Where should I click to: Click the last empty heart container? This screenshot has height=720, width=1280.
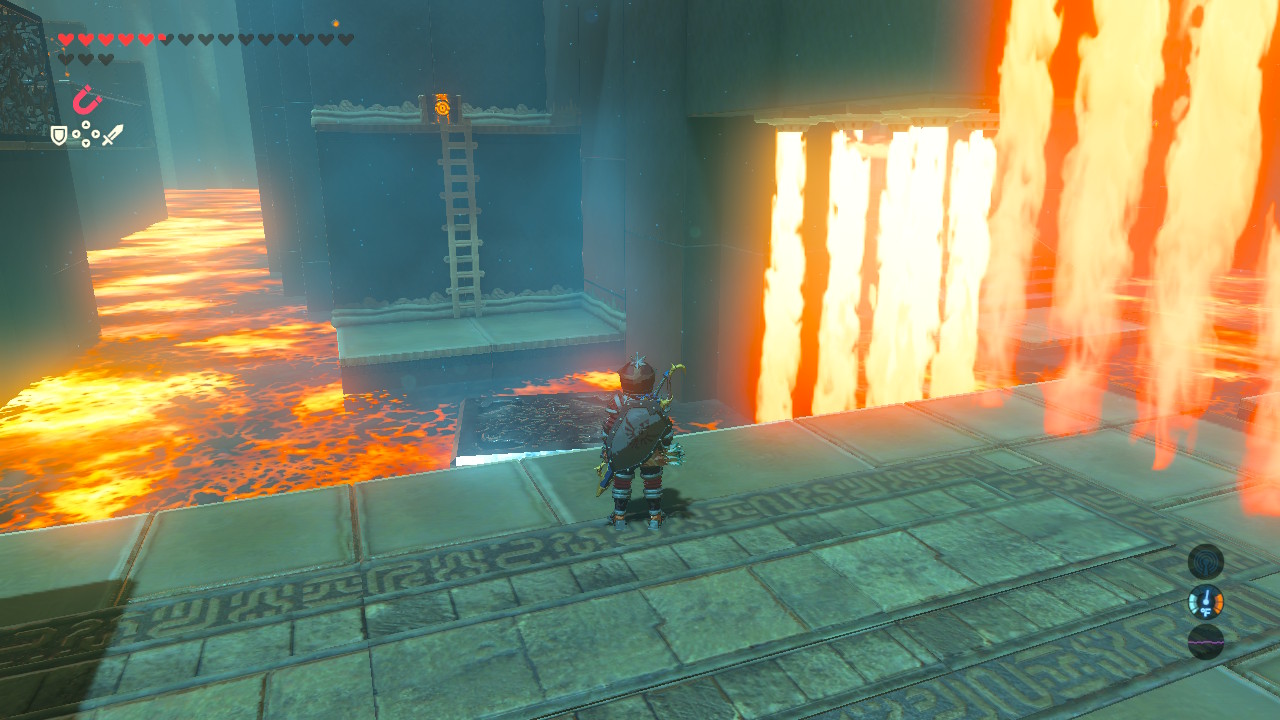pos(104,56)
